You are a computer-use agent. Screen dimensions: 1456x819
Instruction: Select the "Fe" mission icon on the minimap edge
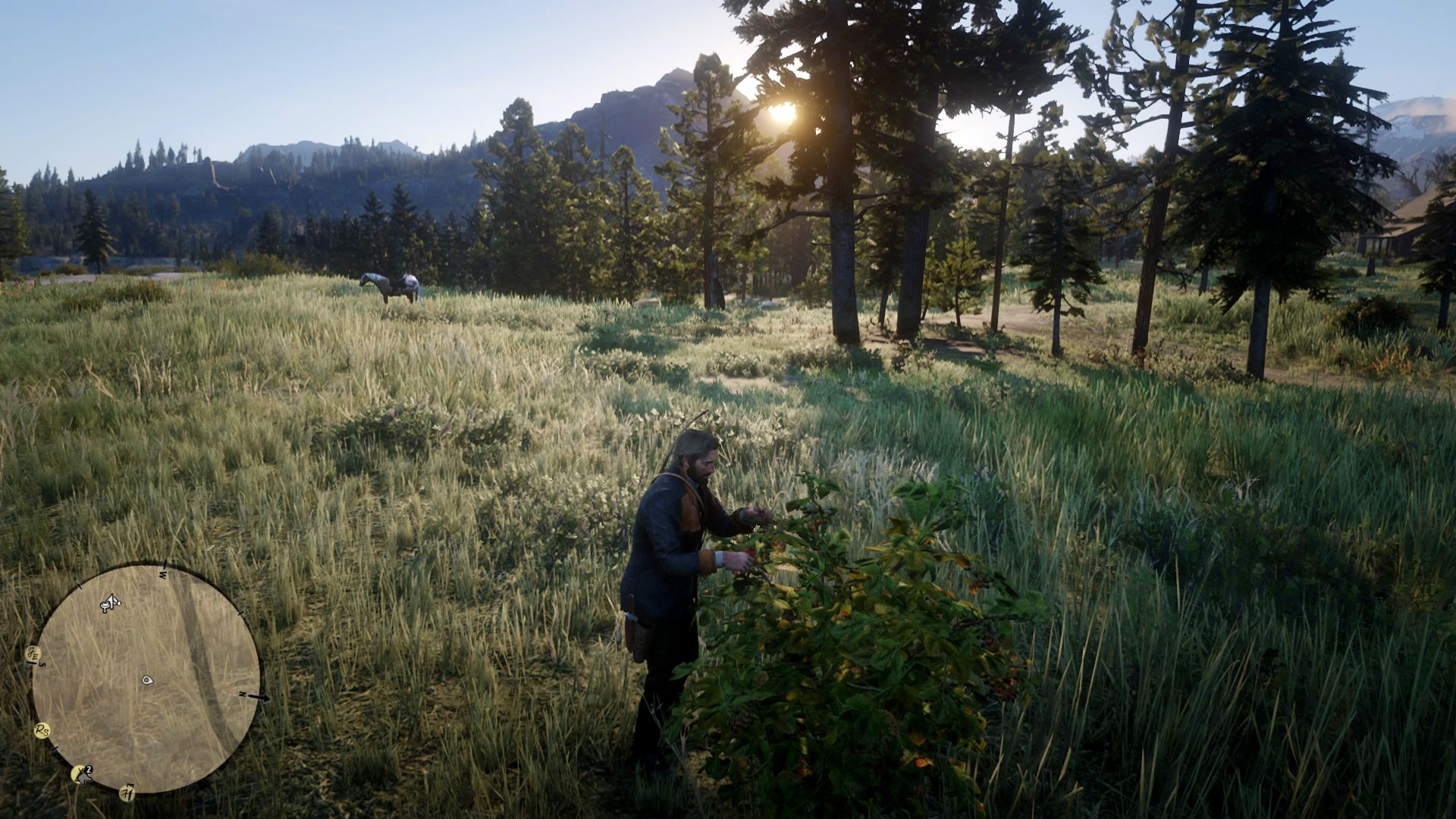(x=33, y=653)
